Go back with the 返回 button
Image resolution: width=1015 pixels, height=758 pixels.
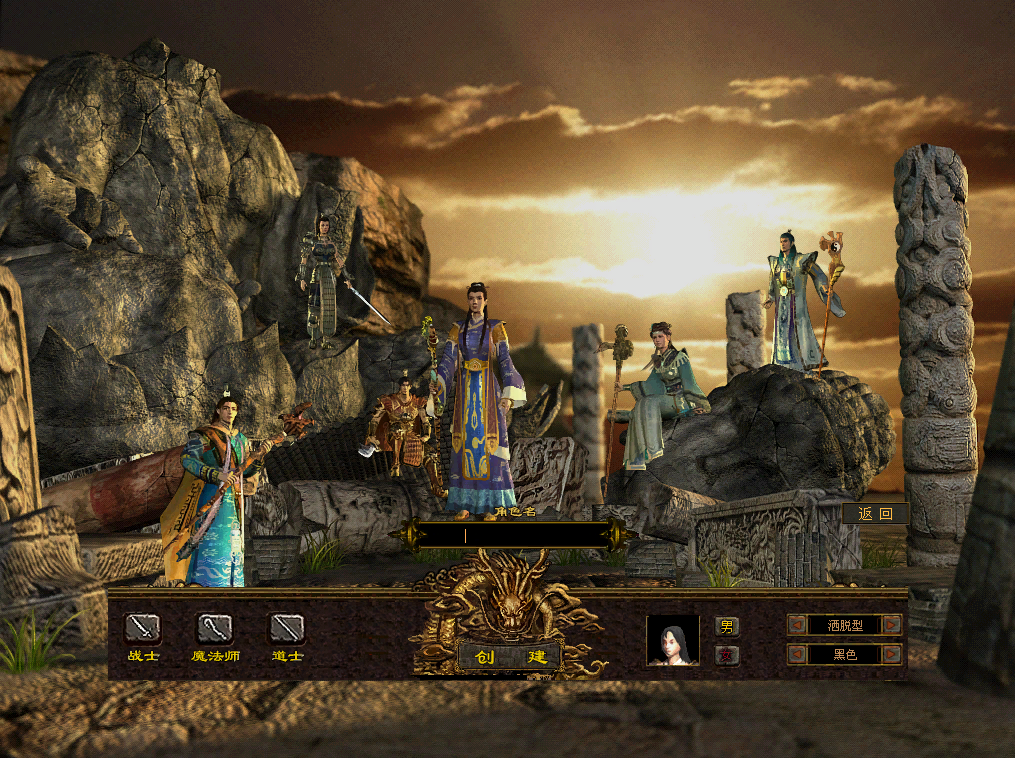(x=875, y=514)
